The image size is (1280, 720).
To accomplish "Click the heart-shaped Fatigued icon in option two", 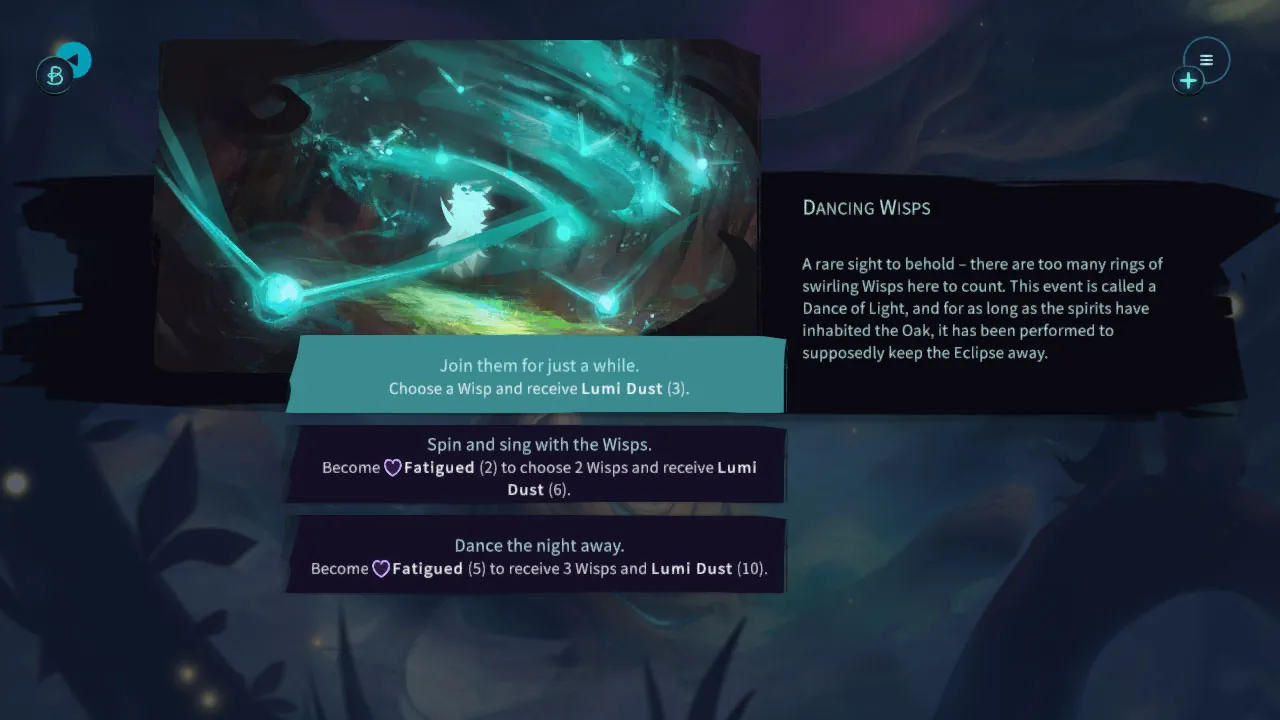I will (391, 467).
